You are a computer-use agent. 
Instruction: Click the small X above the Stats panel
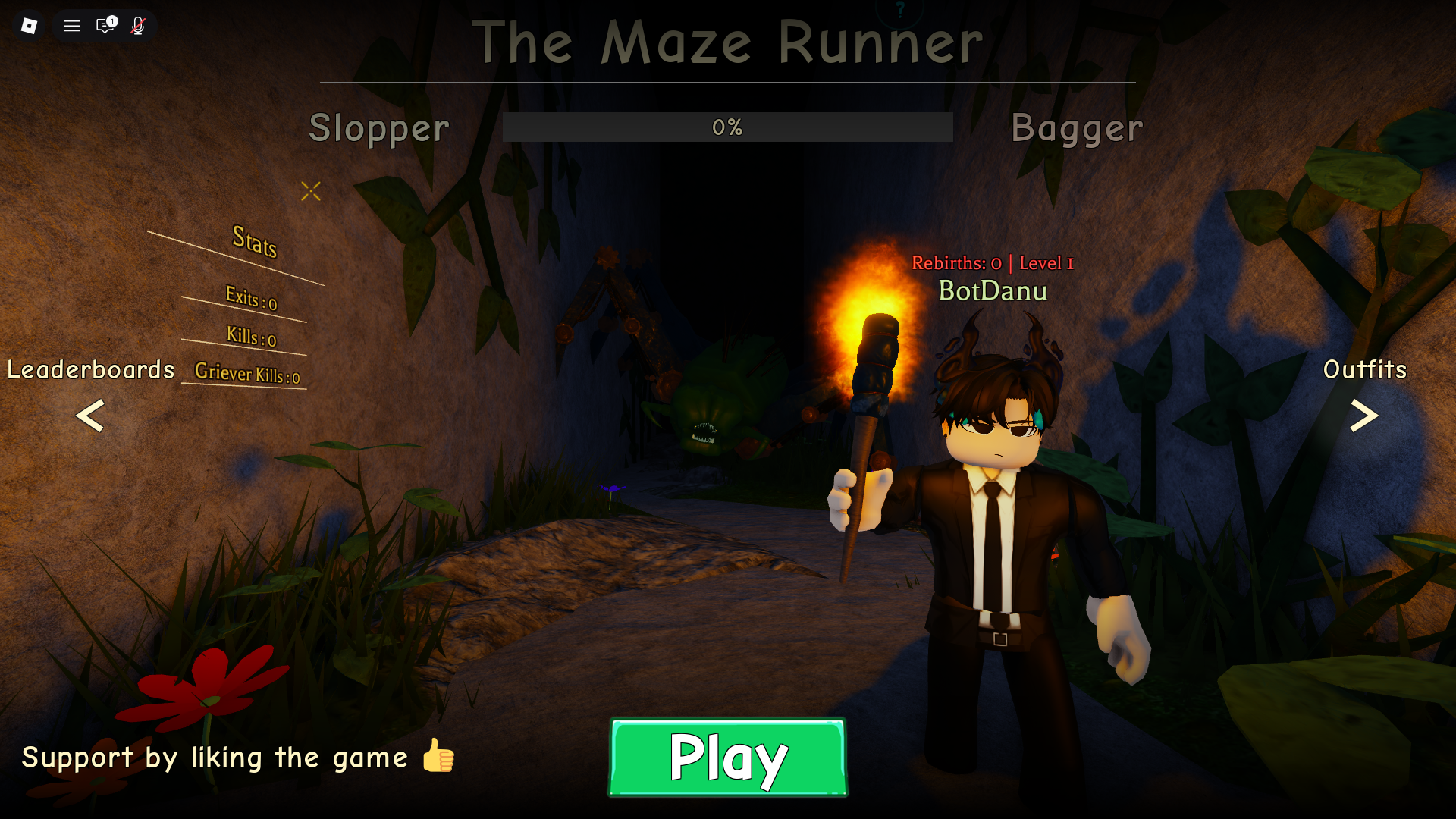point(311,192)
